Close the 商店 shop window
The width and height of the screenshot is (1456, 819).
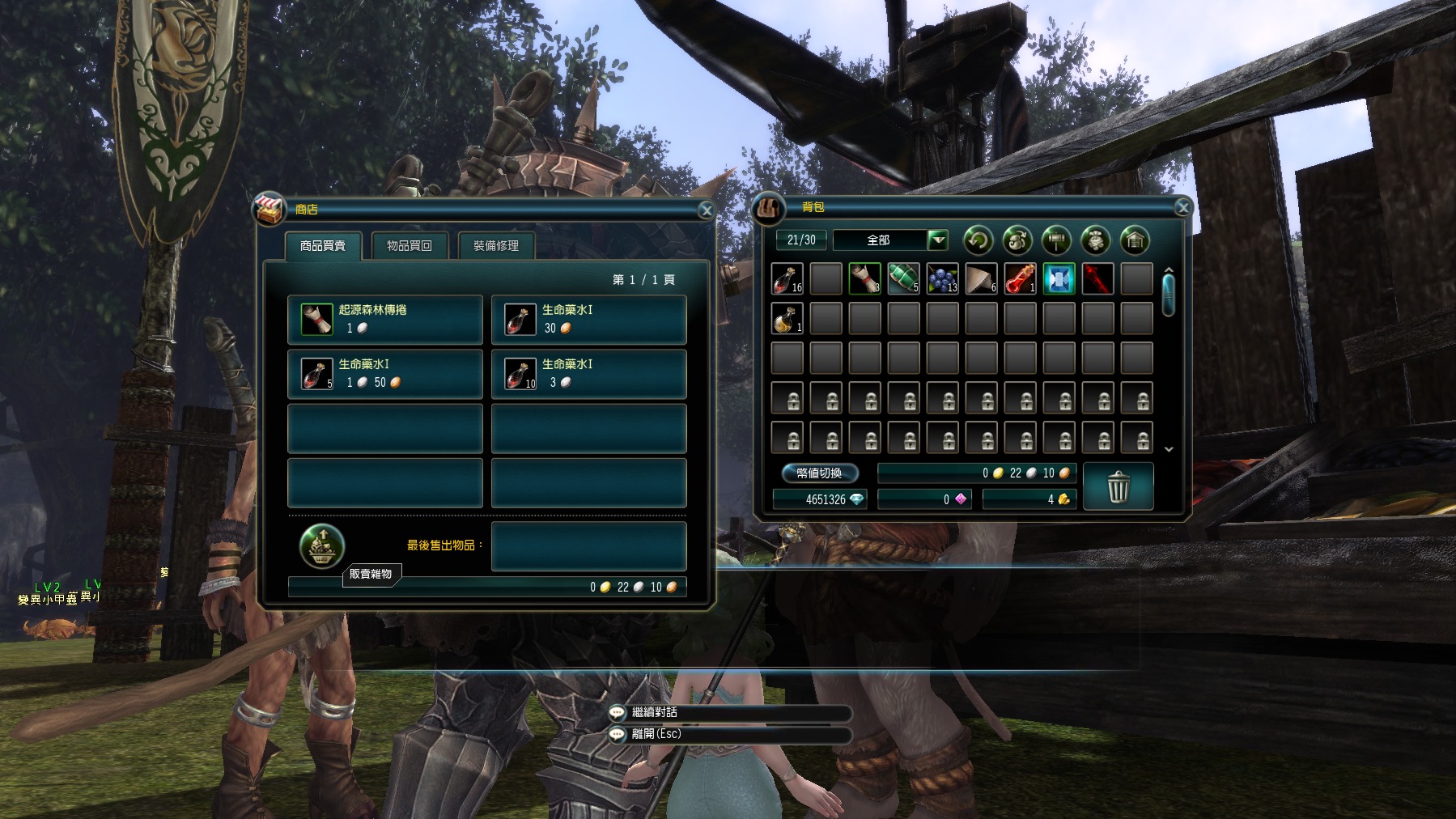coord(706,210)
